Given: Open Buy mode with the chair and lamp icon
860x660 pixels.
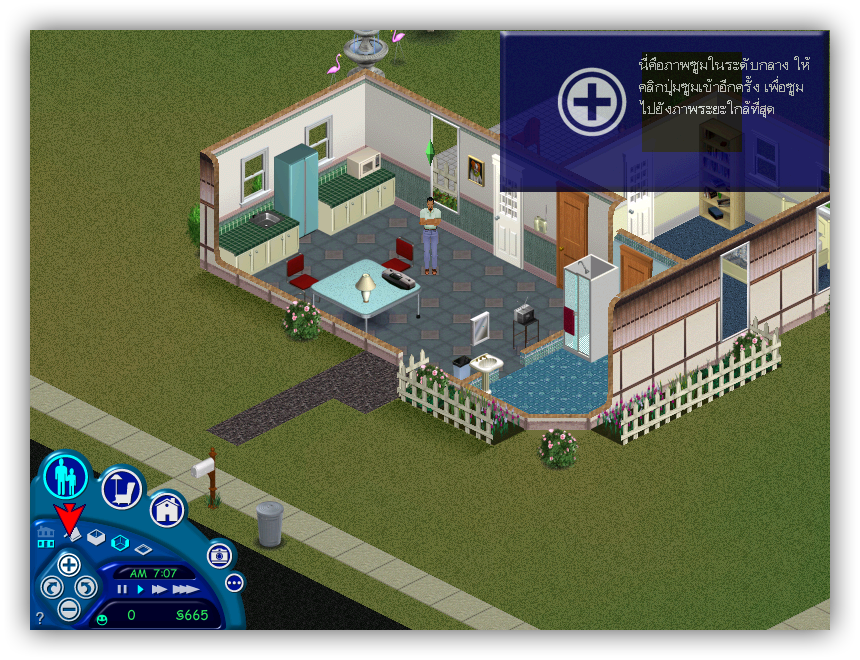Looking at the screenshot, I should pyautogui.click(x=121, y=488).
